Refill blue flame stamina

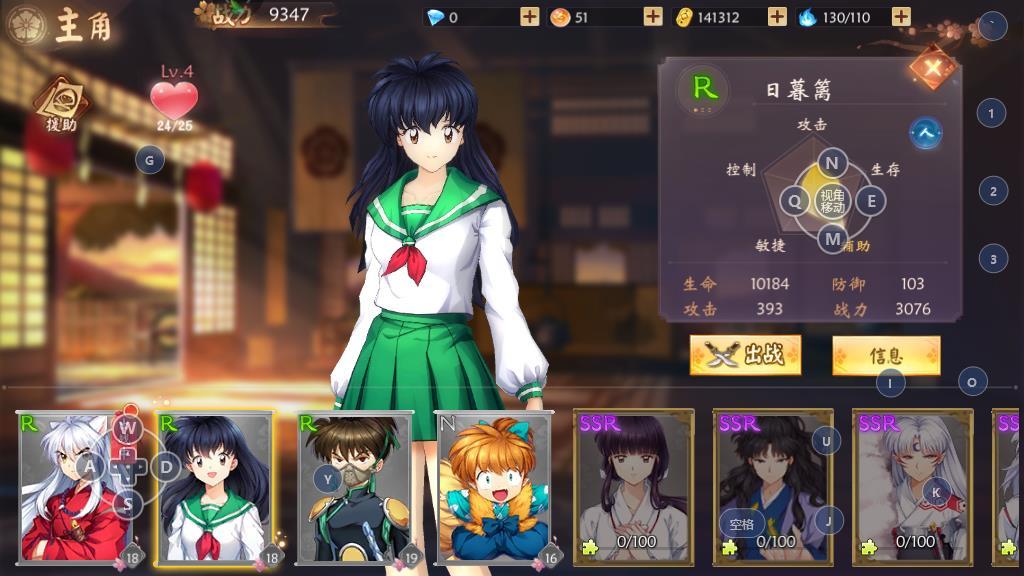pos(901,17)
